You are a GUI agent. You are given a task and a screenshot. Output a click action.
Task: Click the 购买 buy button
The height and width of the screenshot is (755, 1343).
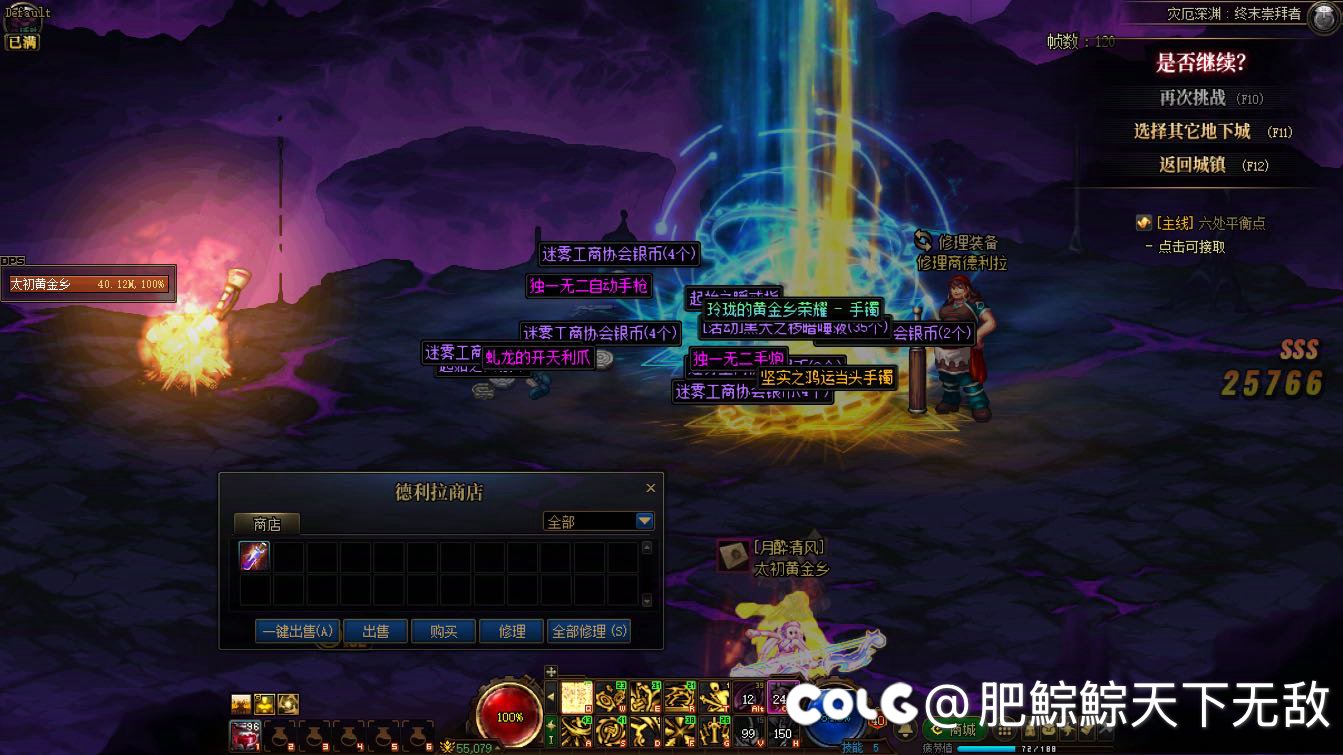point(443,631)
